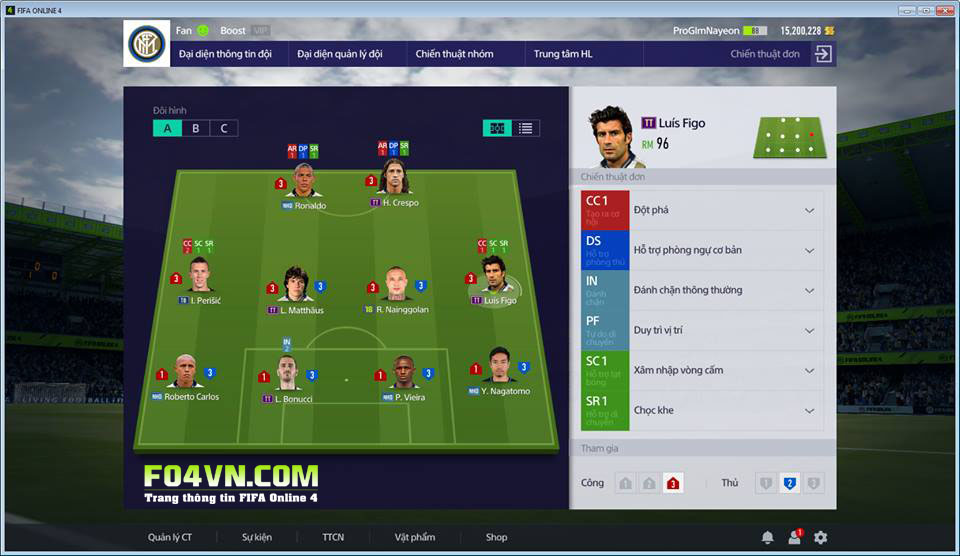Image resolution: width=960 pixels, height=556 pixels.
Task: Open the DS Hỗ trợ phòng ngự dropdown
Action: pos(809,250)
